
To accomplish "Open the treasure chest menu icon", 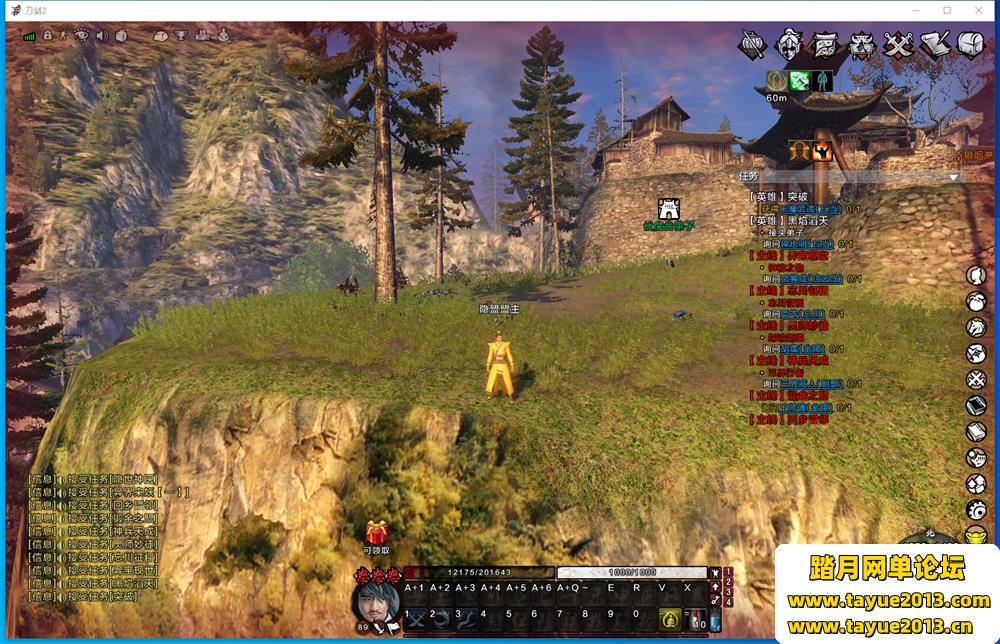I will [x=972, y=45].
